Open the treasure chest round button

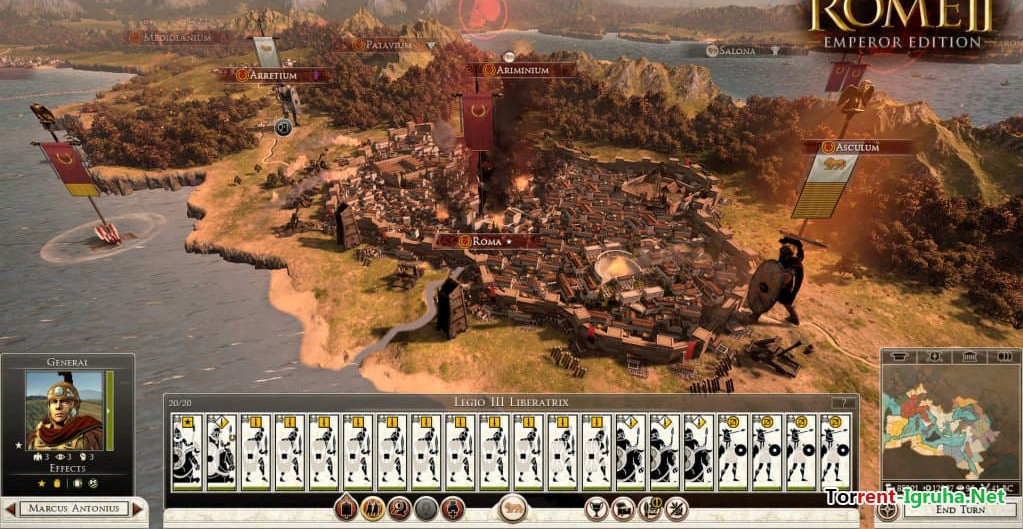point(622,508)
